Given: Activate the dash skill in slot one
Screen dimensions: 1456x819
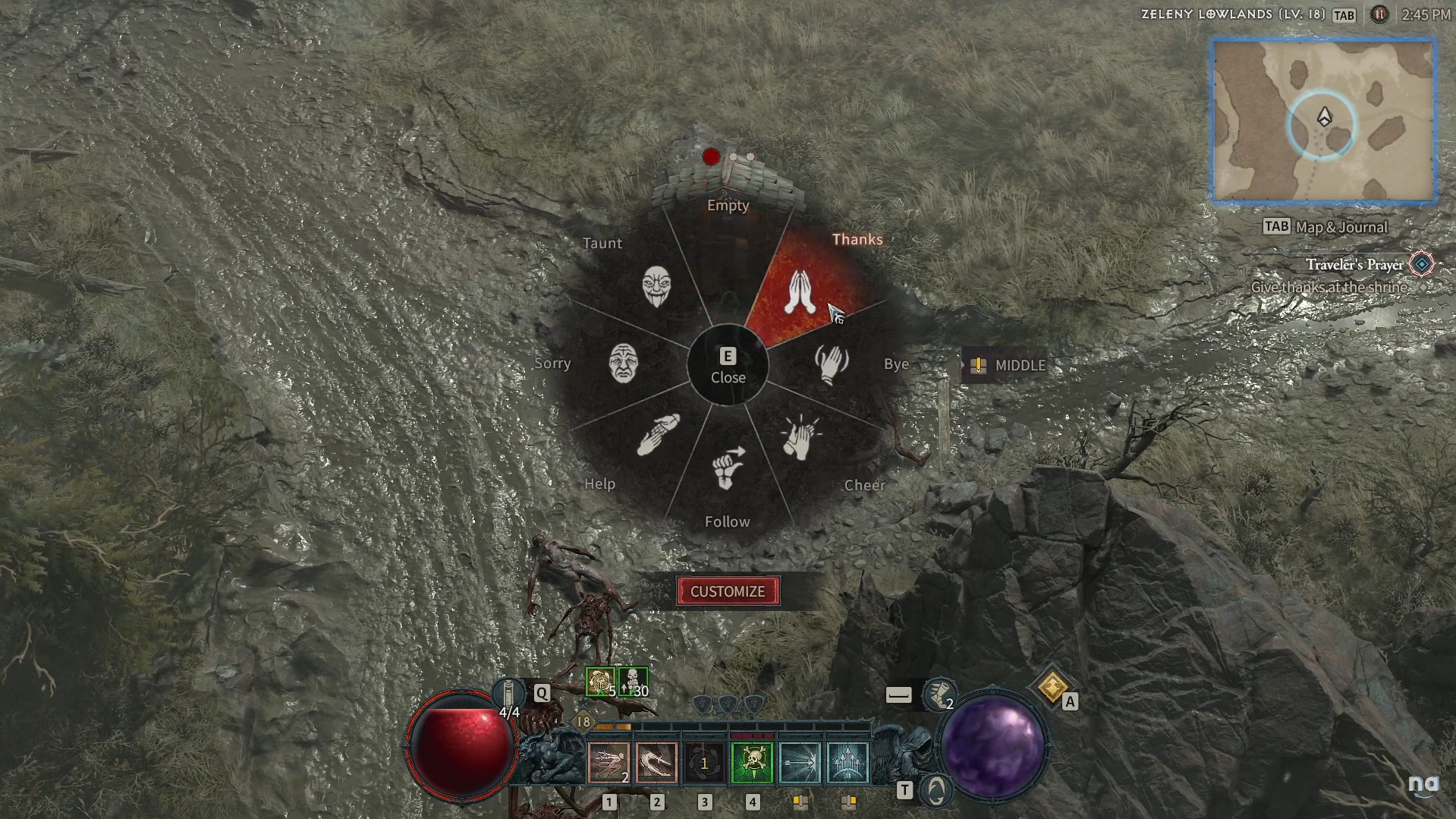Looking at the screenshot, I should [x=609, y=762].
